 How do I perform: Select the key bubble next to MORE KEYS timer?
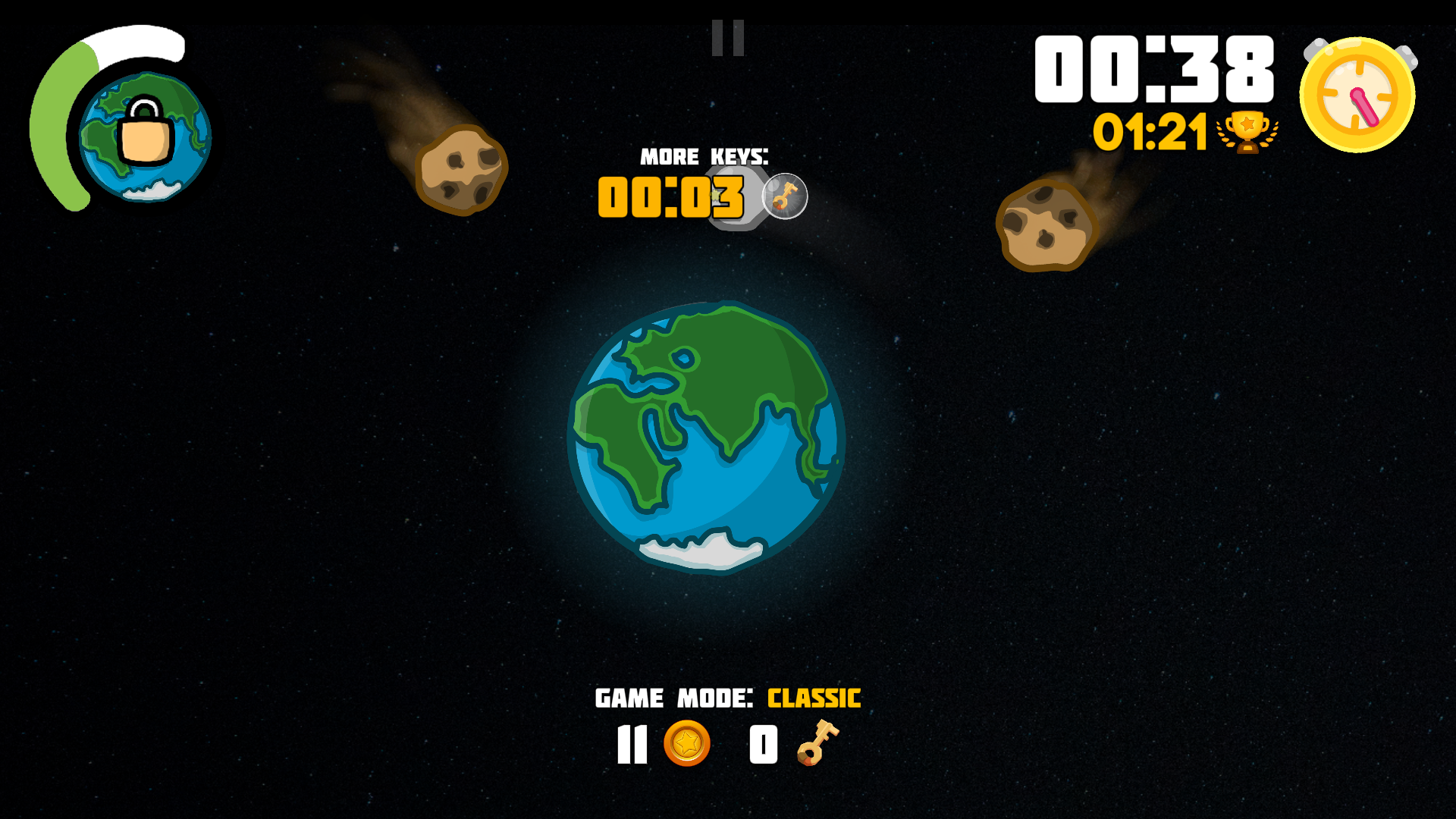coord(785,196)
